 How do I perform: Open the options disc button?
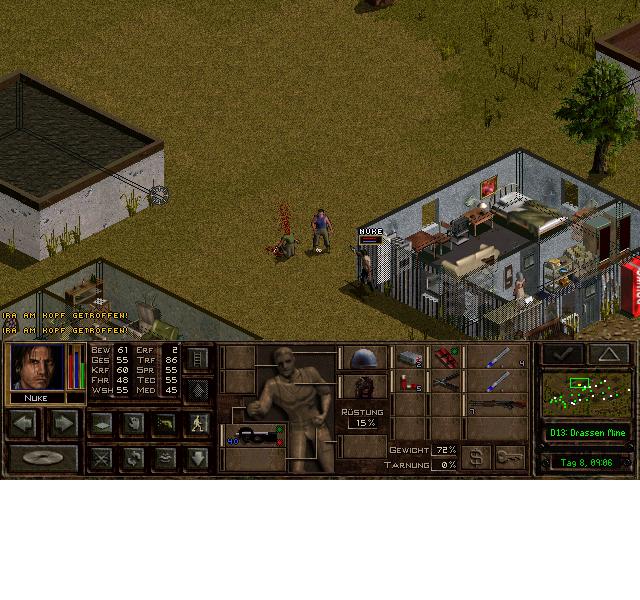[42, 458]
